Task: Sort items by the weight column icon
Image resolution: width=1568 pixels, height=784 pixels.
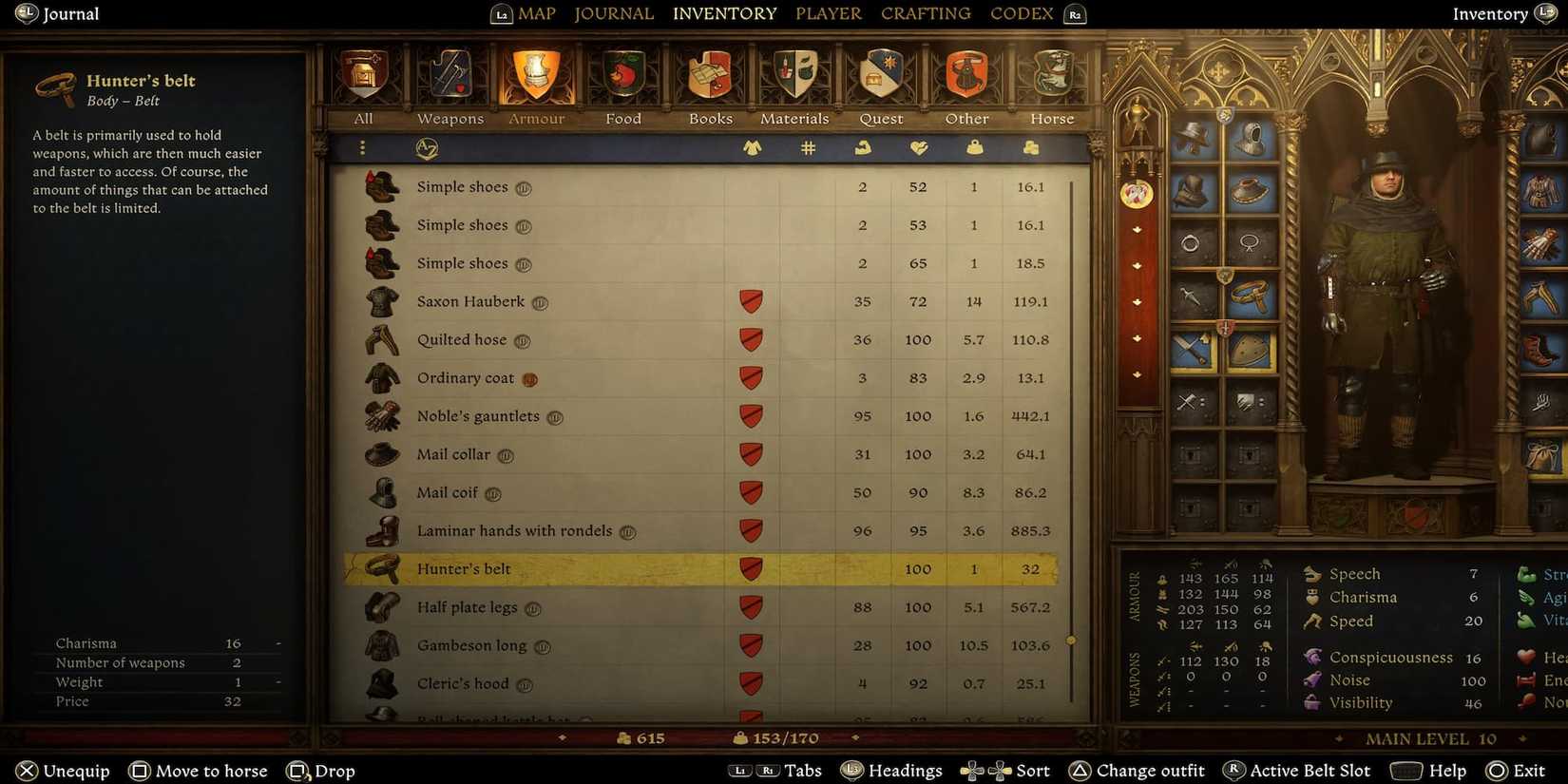Action: pos(974,148)
